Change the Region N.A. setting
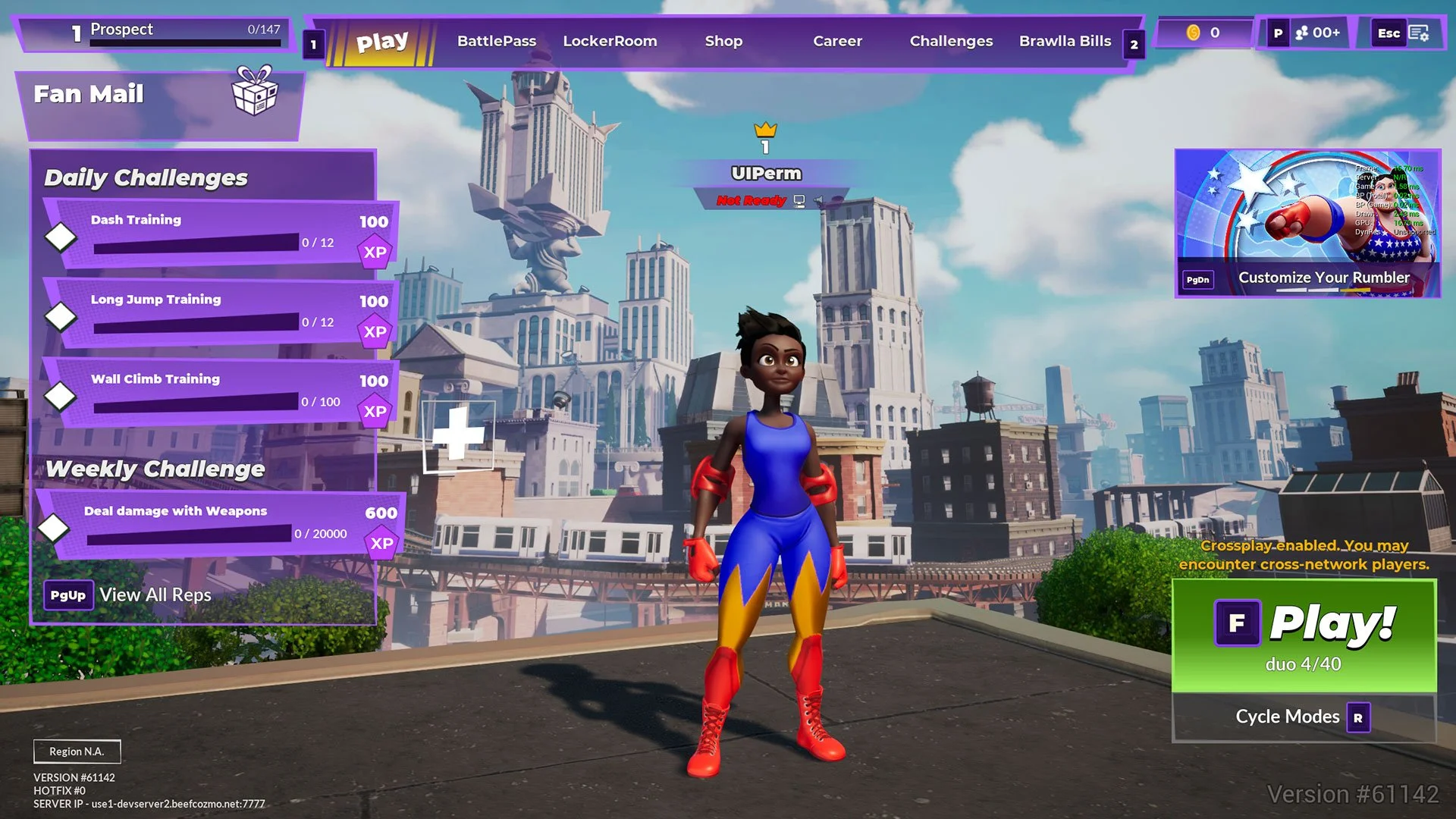Screen dimensions: 1456x819 pyautogui.click(x=77, y=752)
